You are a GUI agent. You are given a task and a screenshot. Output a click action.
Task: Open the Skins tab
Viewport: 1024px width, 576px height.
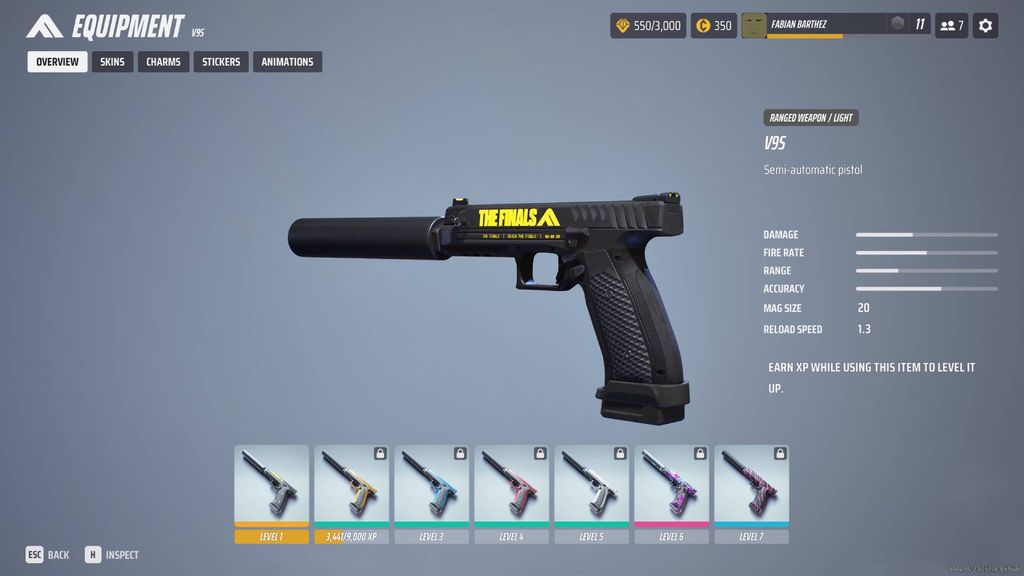click(112, 62)
